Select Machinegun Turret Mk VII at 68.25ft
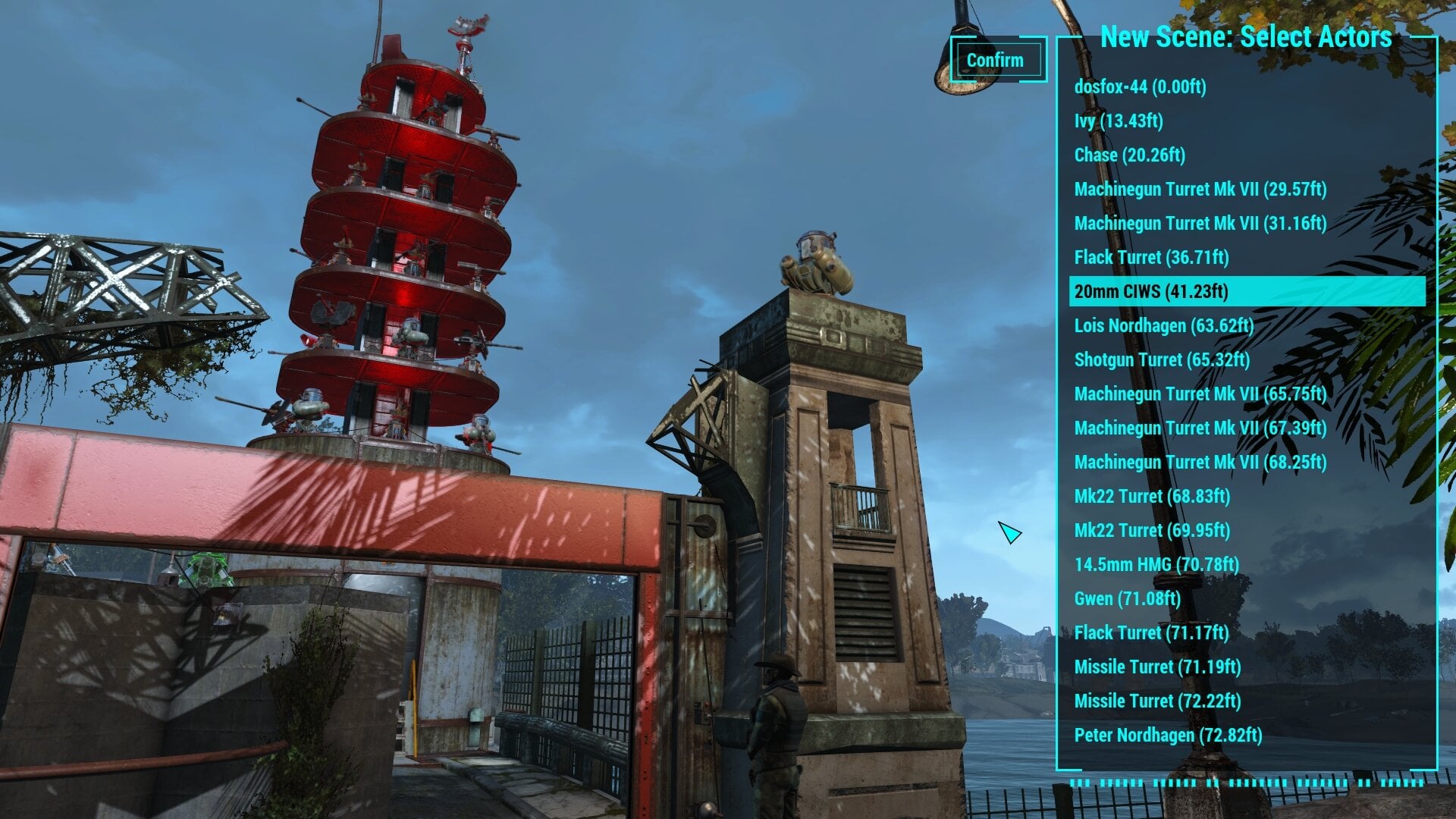This screenshot has height=819, width=1456. [1200, 463]
